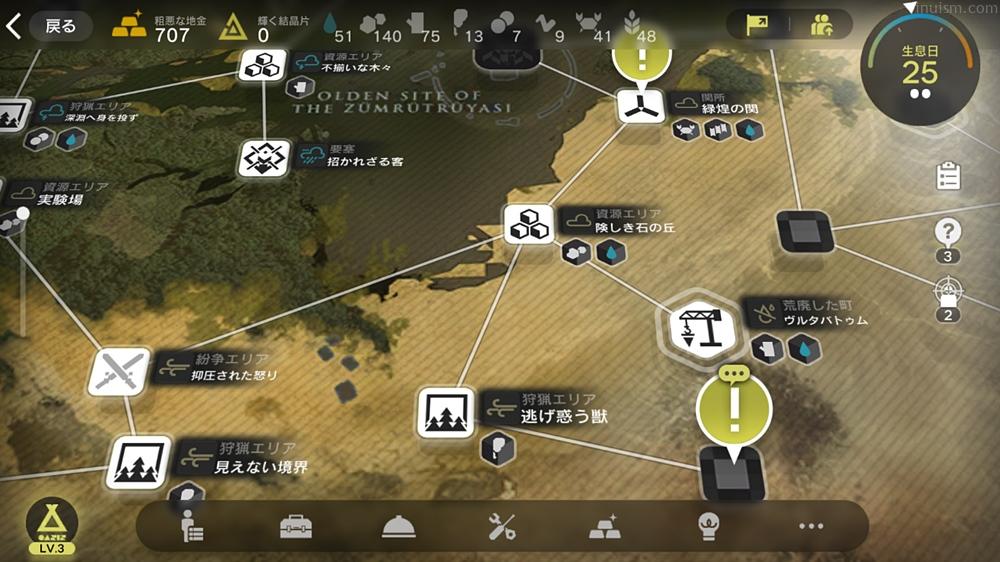Image resolution: width=1000 pixels, height=562 pixels.
Task: Open the lightbulb icon in bottom bar
Action: pos(707,526)
